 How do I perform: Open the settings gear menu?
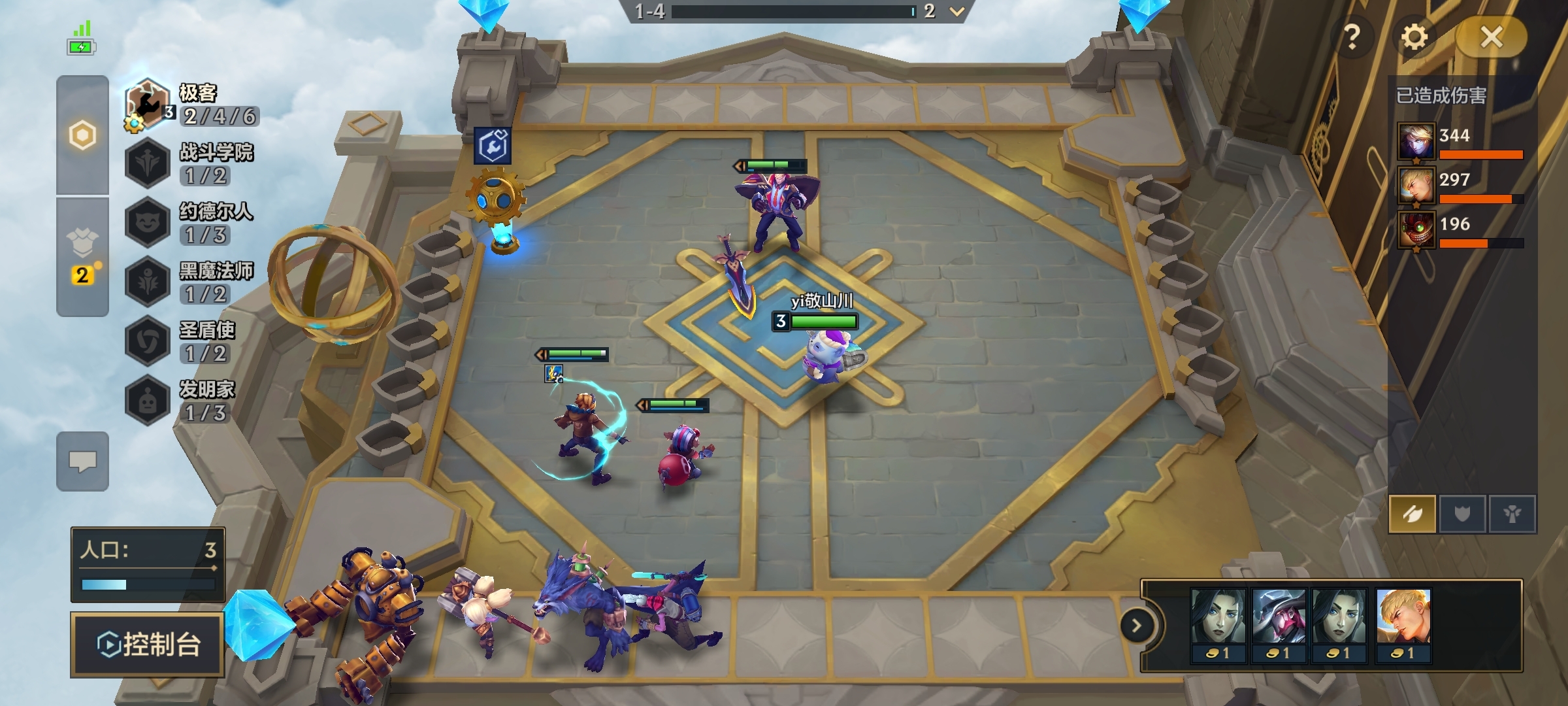[1414, 37]
